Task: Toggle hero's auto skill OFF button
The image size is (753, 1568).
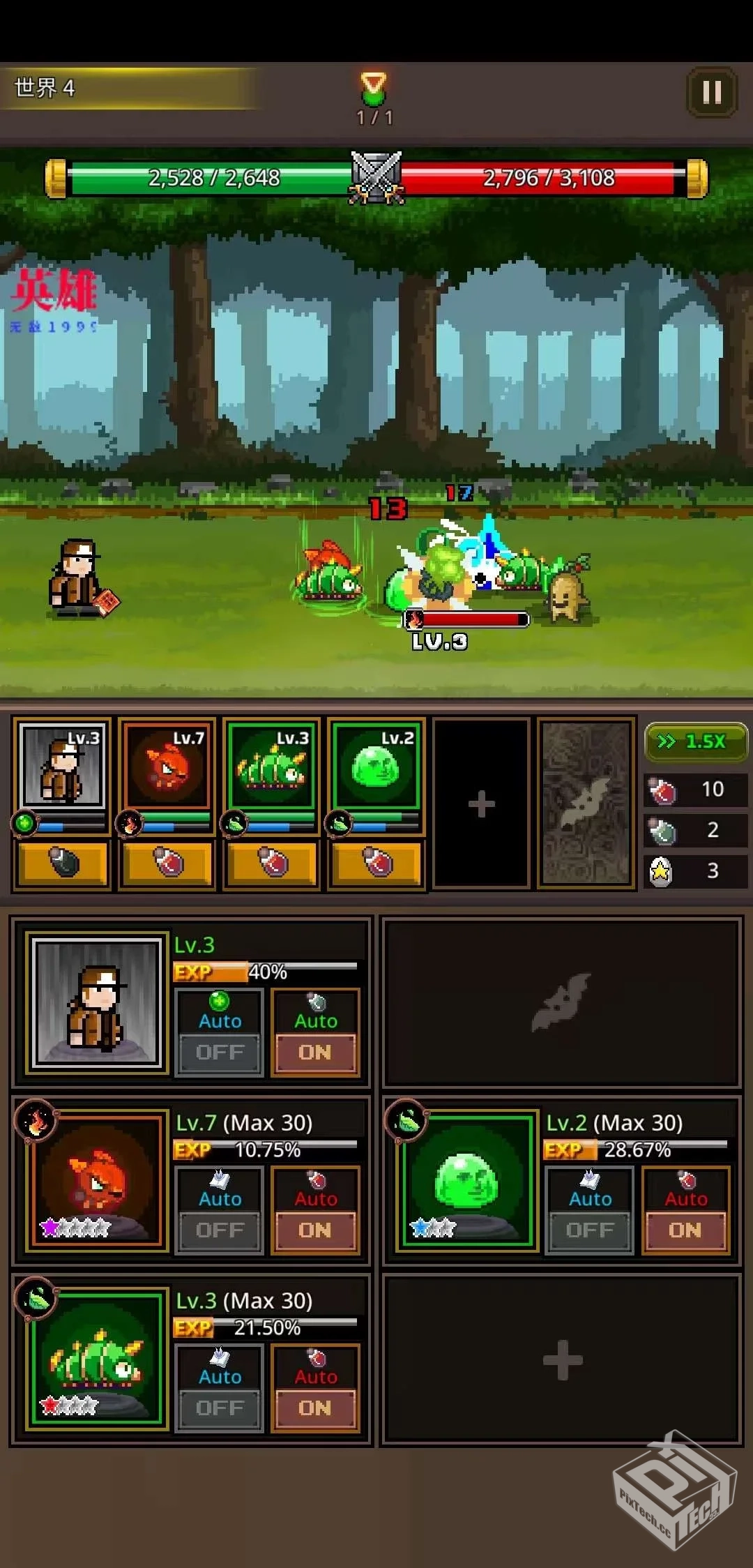Action: (x=220, y=1052)
